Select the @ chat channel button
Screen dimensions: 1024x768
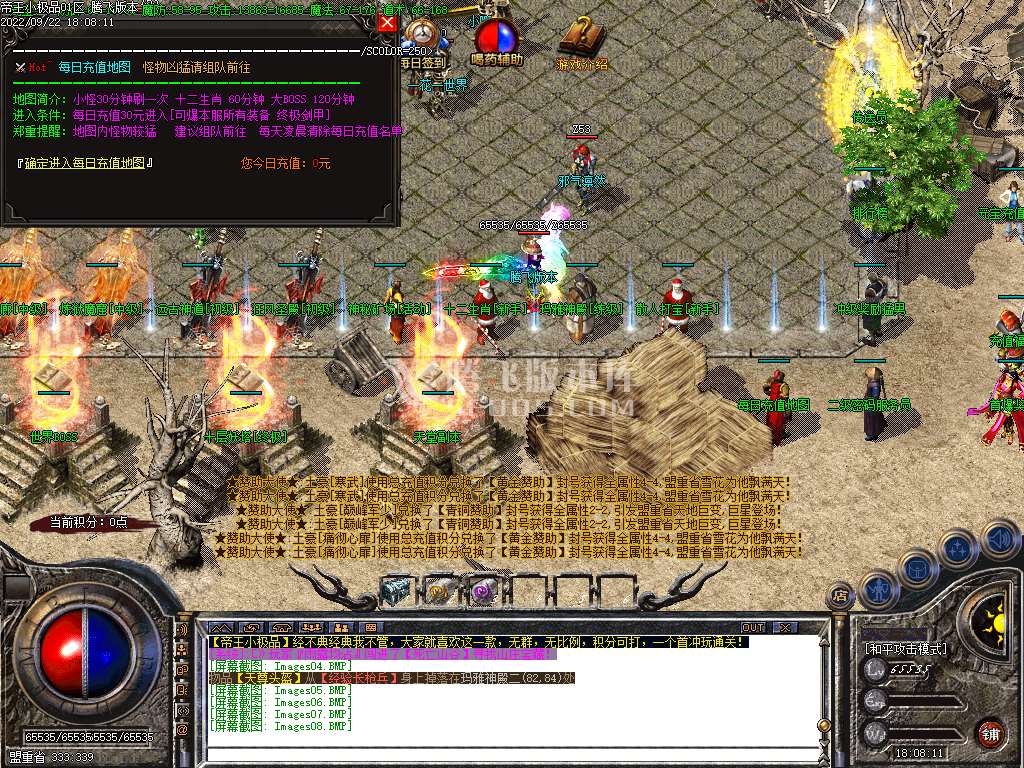[183, 730]
